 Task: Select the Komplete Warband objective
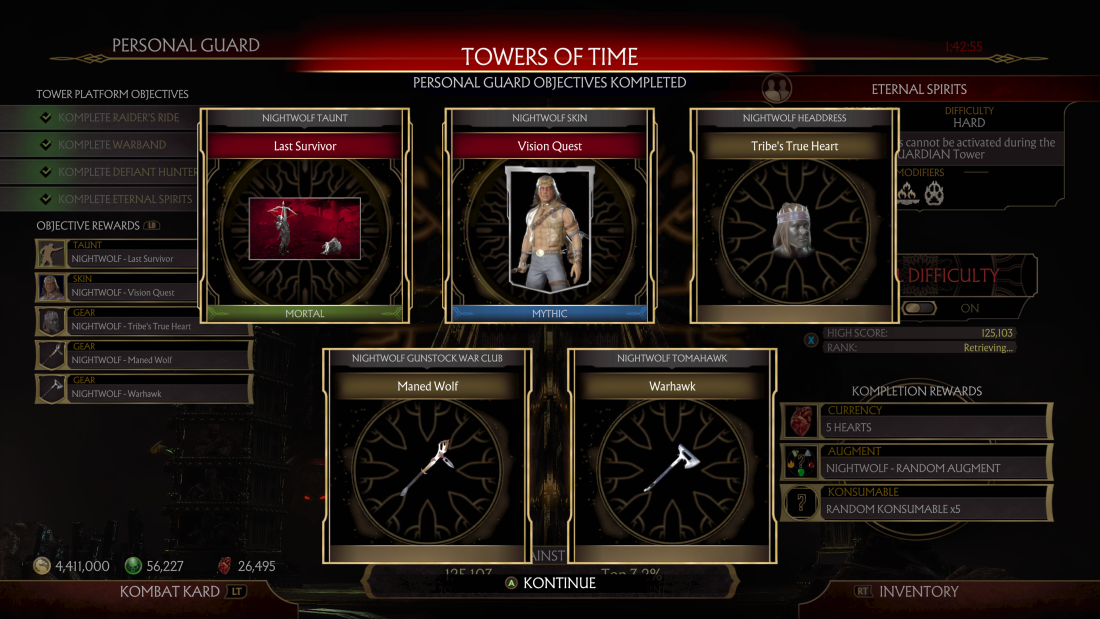point(115,145)
